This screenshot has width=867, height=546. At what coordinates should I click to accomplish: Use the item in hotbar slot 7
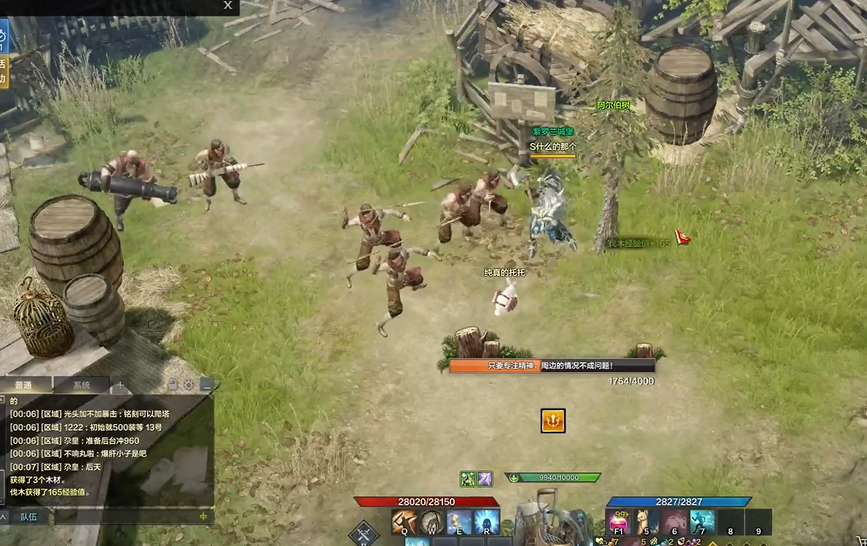pyautogui.click(x=702, y=522)
